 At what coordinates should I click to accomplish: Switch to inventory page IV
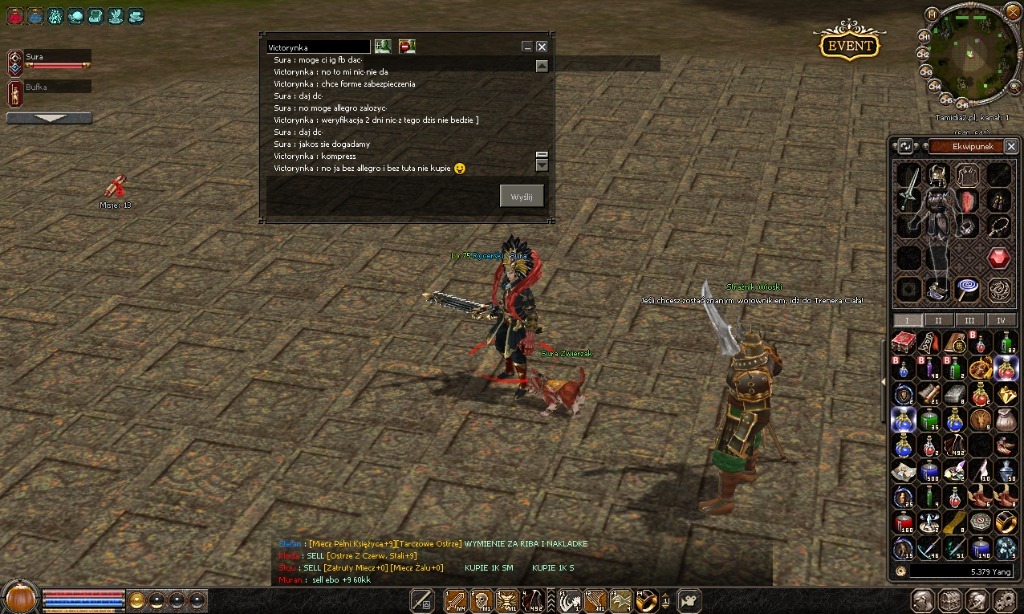click(1001, 320)
